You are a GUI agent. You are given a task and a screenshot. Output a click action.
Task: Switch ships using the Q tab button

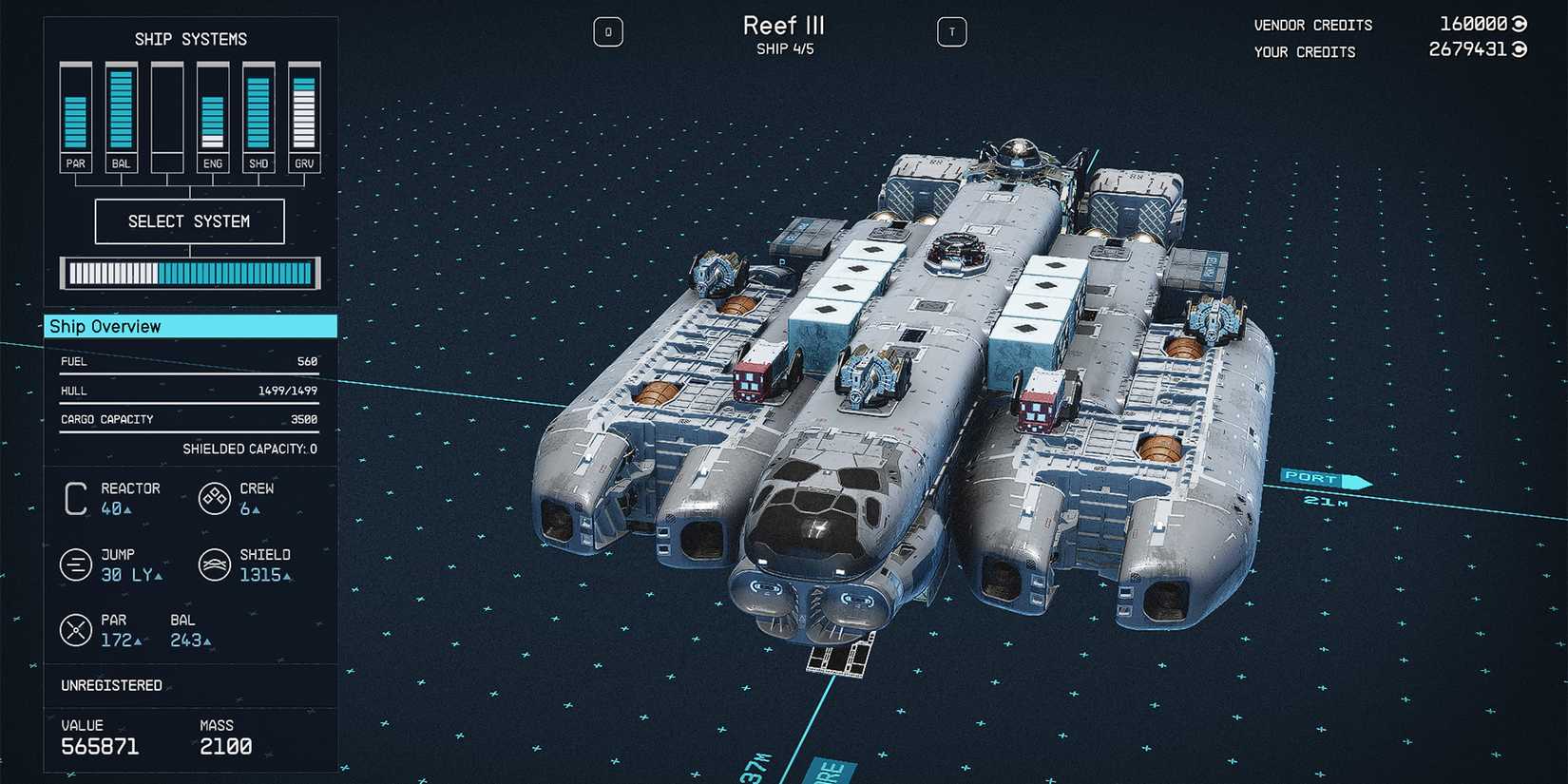(x=608, y=30)
